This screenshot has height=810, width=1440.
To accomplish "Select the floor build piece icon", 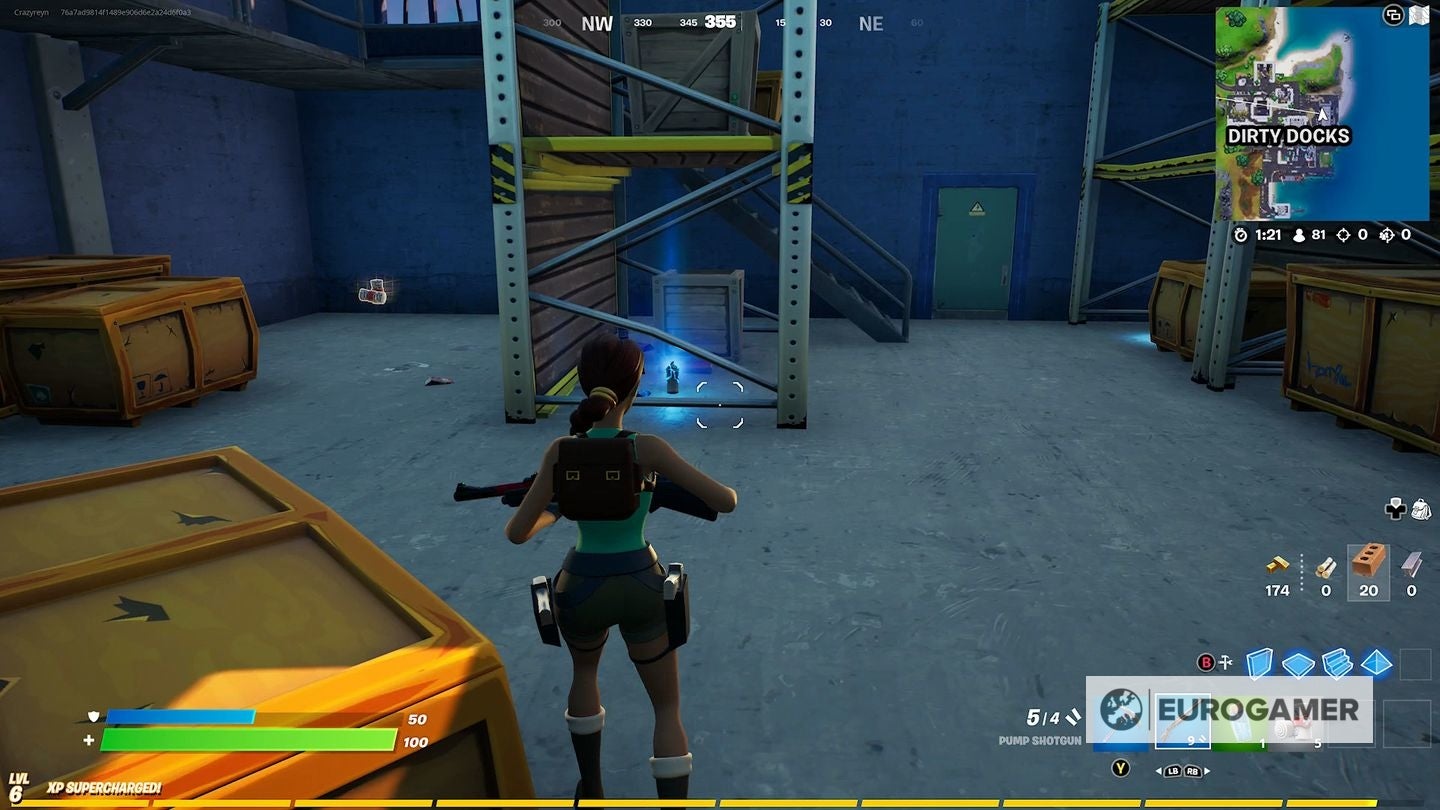I will 1298,664.
